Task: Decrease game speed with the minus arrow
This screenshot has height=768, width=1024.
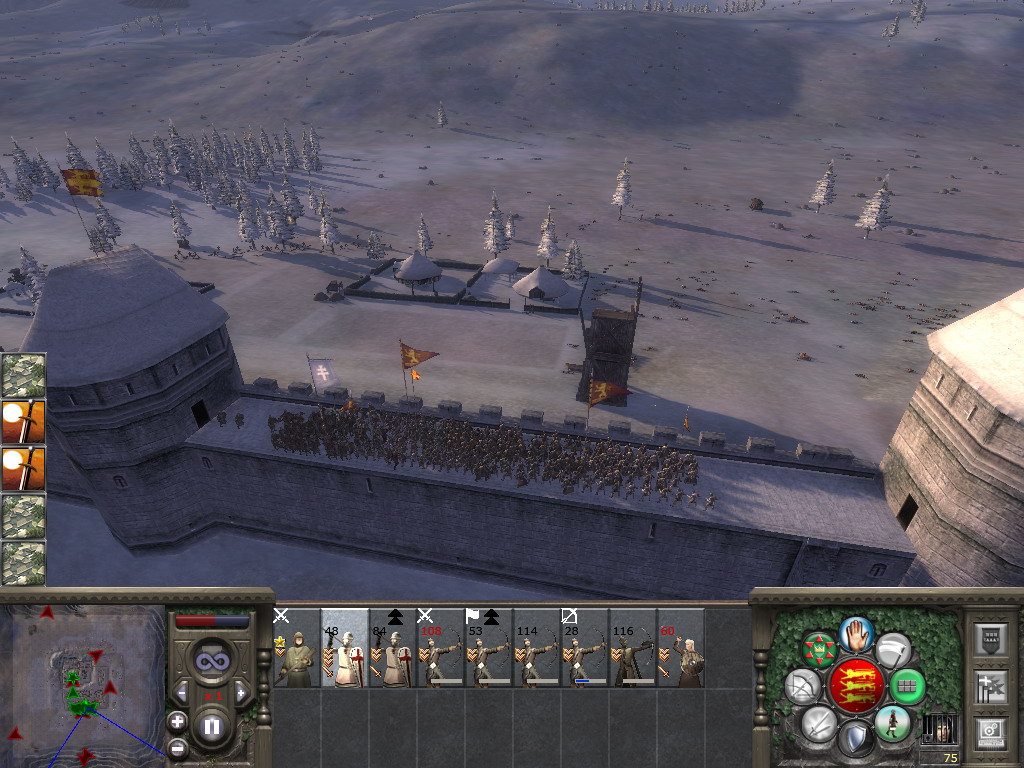Action: point(181,692)
